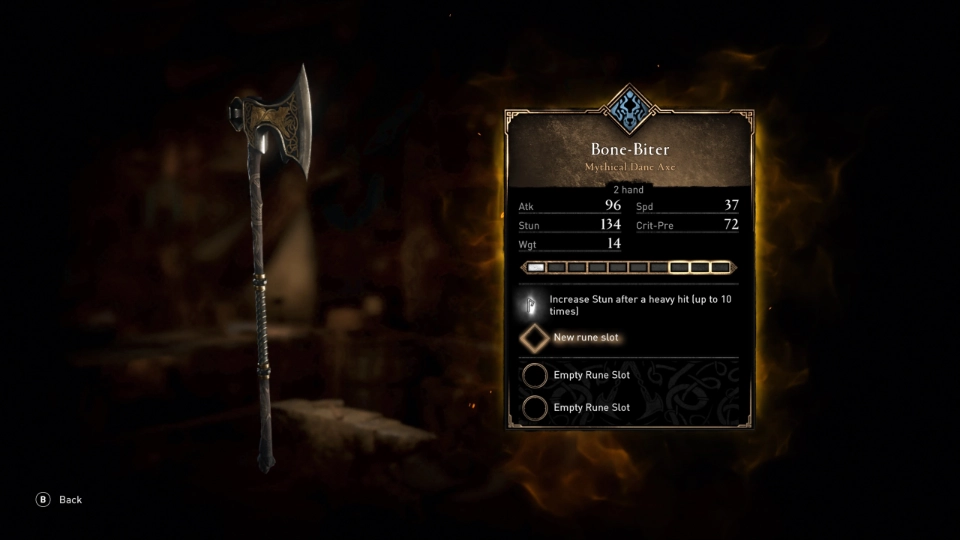Select the Increase Stun perk rune icon
The height and width of the screenshot is (540, 960).
pyautogui.click(x=532, y=305)
